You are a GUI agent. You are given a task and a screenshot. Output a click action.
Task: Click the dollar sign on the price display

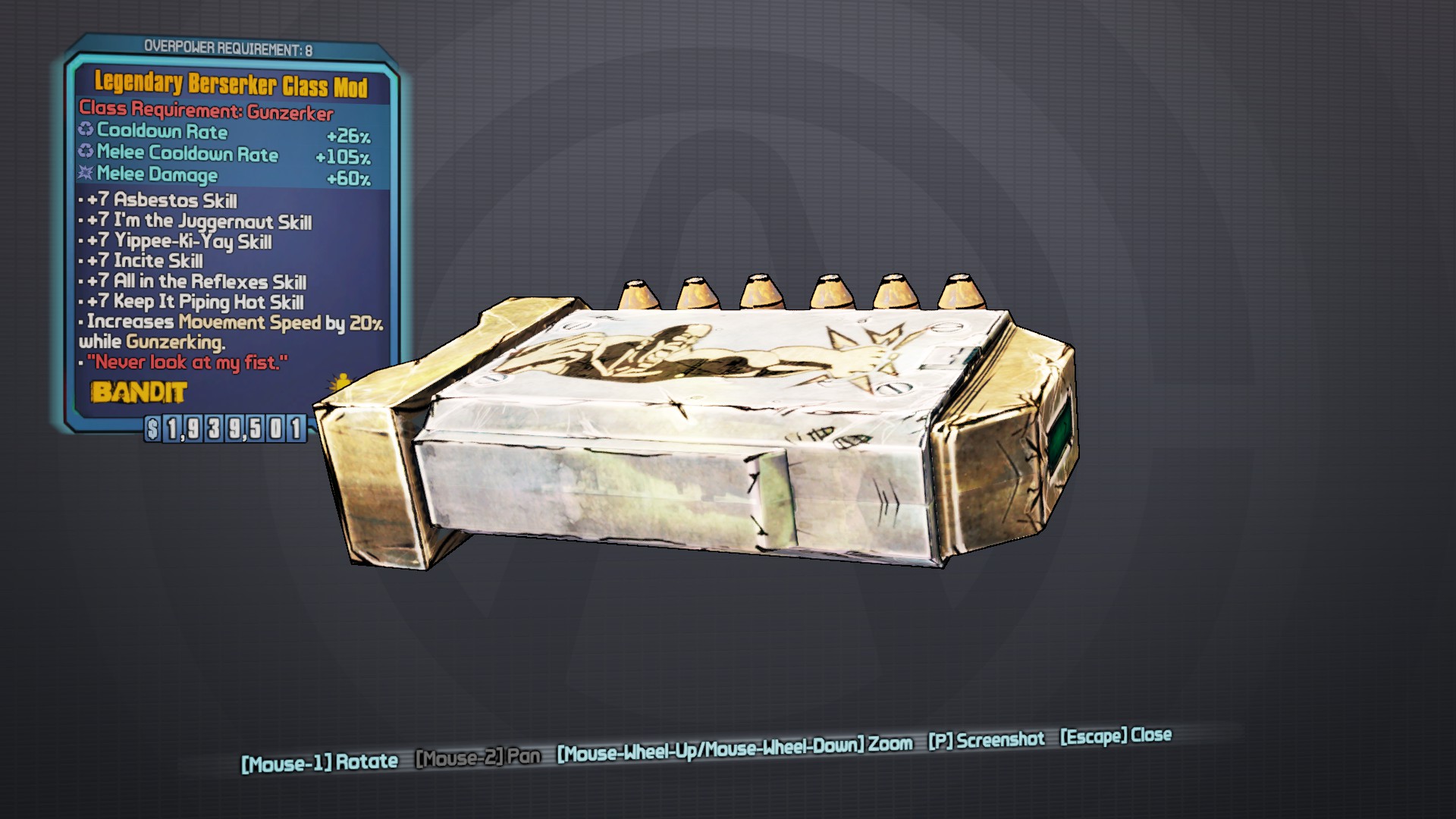coord(152,429)
